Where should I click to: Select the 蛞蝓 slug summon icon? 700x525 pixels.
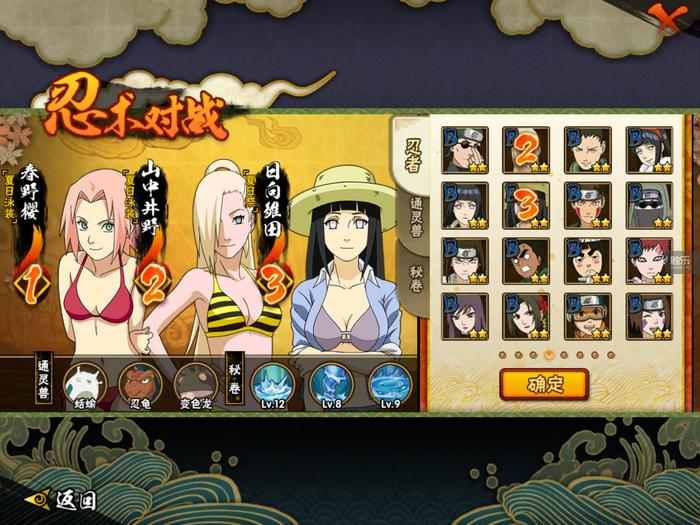point(84,382)
